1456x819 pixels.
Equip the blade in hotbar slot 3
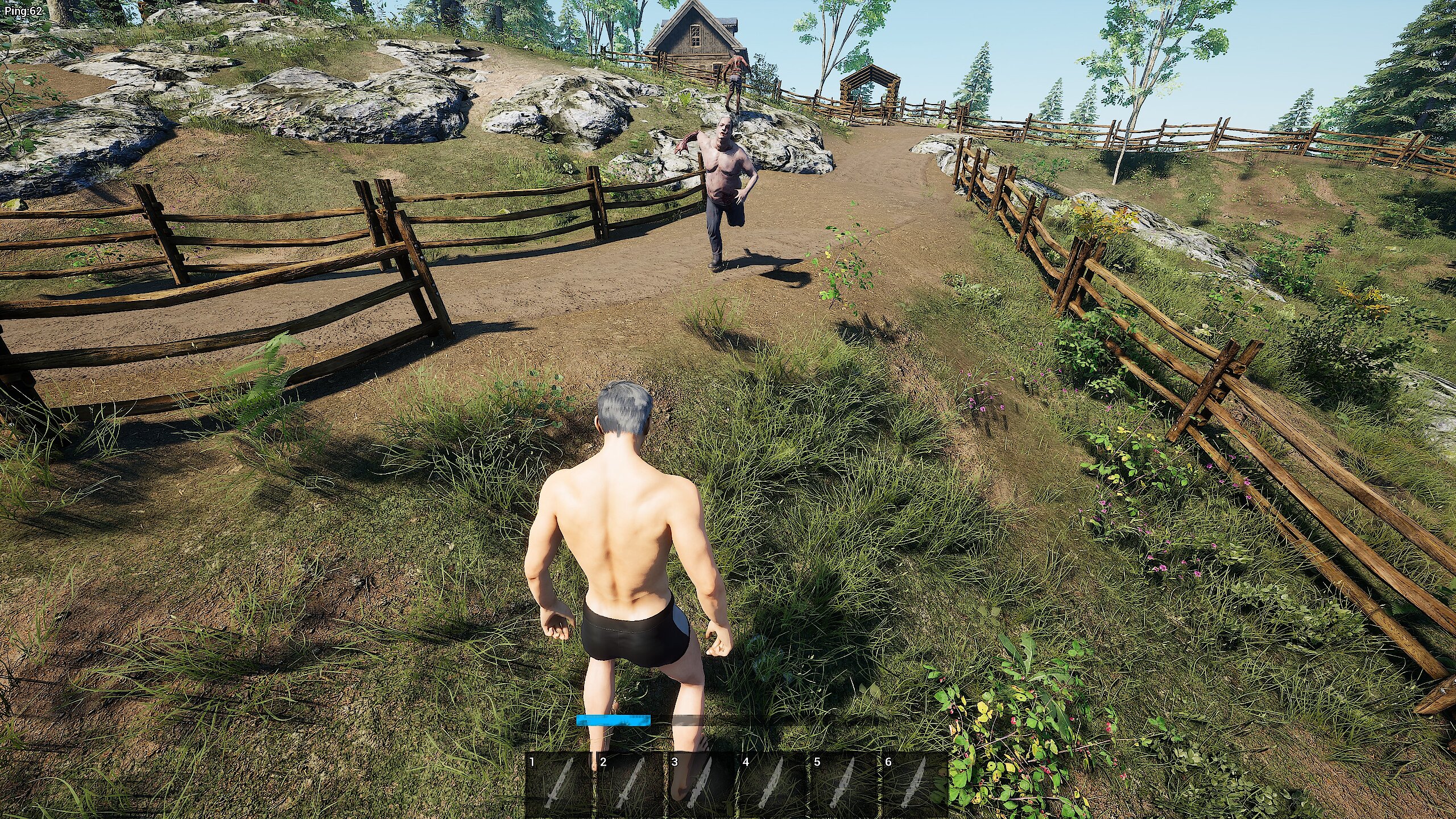[702, 785]
